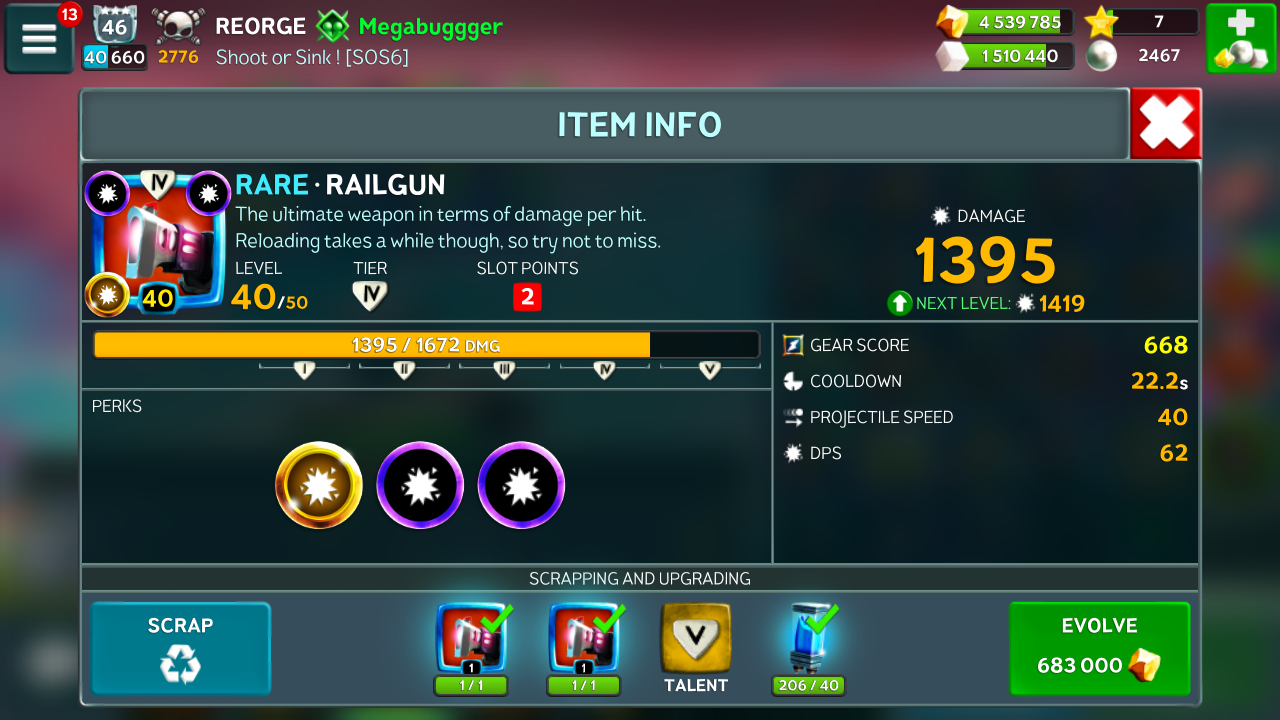This screenshot has width=1280, height=720.
Task: Open the captain level 46 badge
Action: click(114, 25)
